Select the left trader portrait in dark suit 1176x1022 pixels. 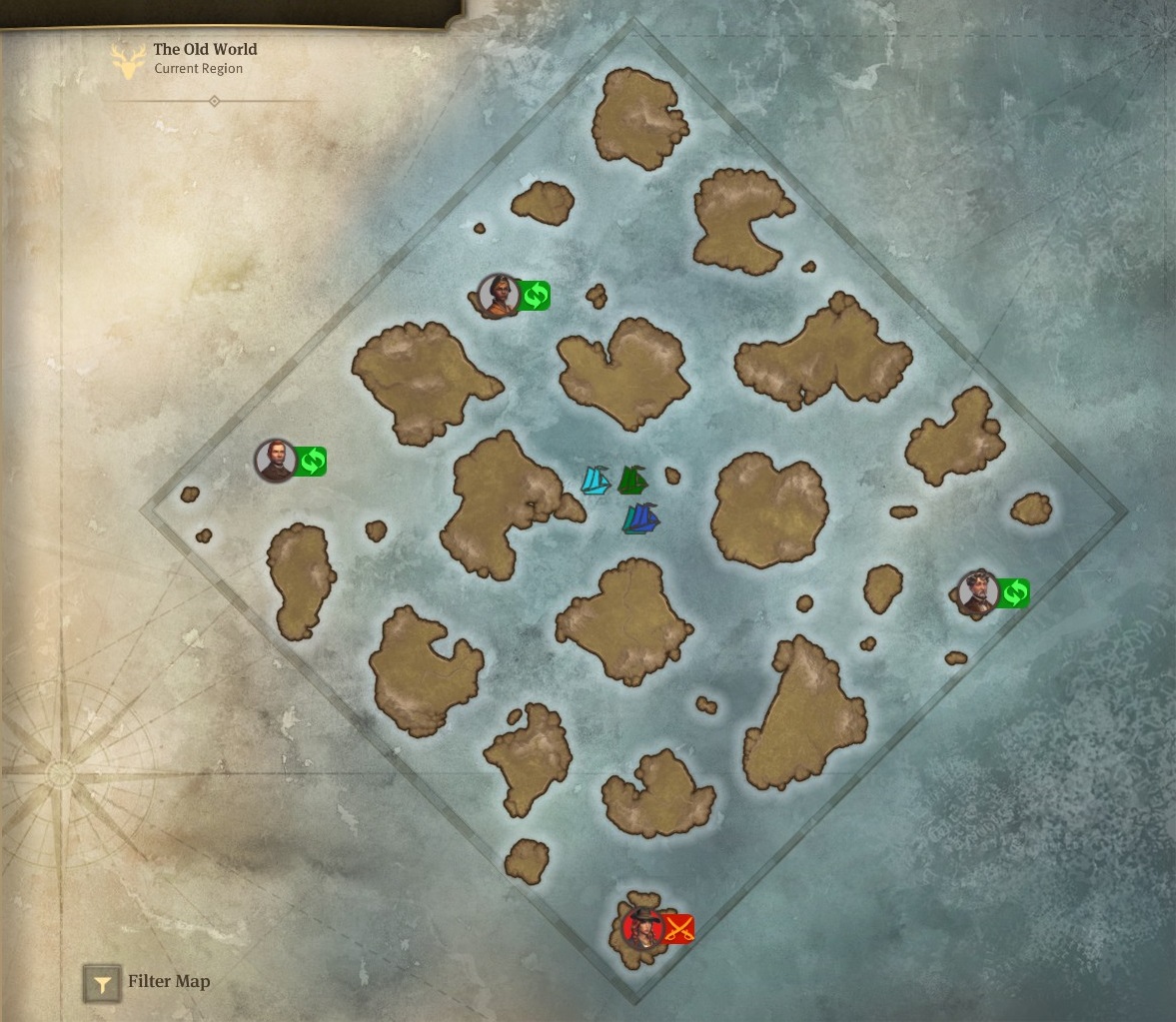(275, 461)
